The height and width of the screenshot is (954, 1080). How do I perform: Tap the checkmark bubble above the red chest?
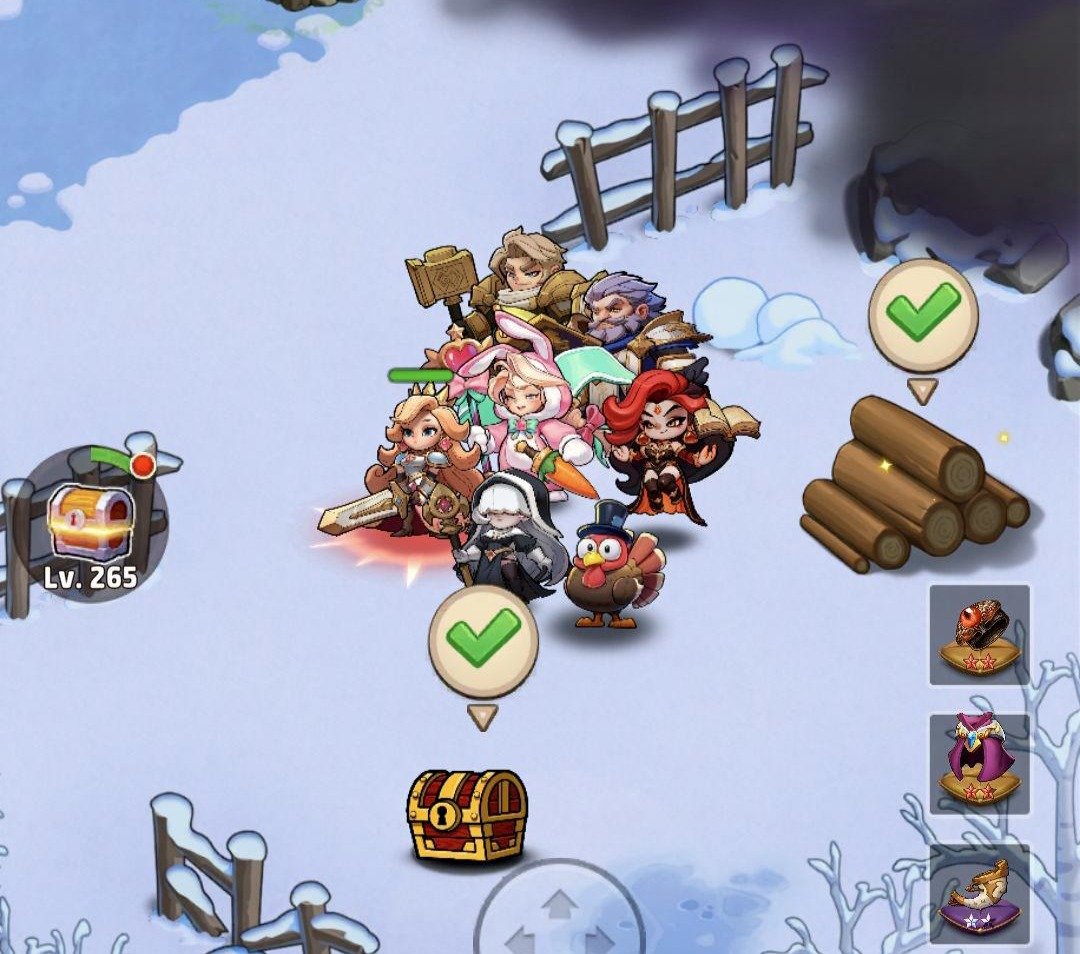[483, 641]
